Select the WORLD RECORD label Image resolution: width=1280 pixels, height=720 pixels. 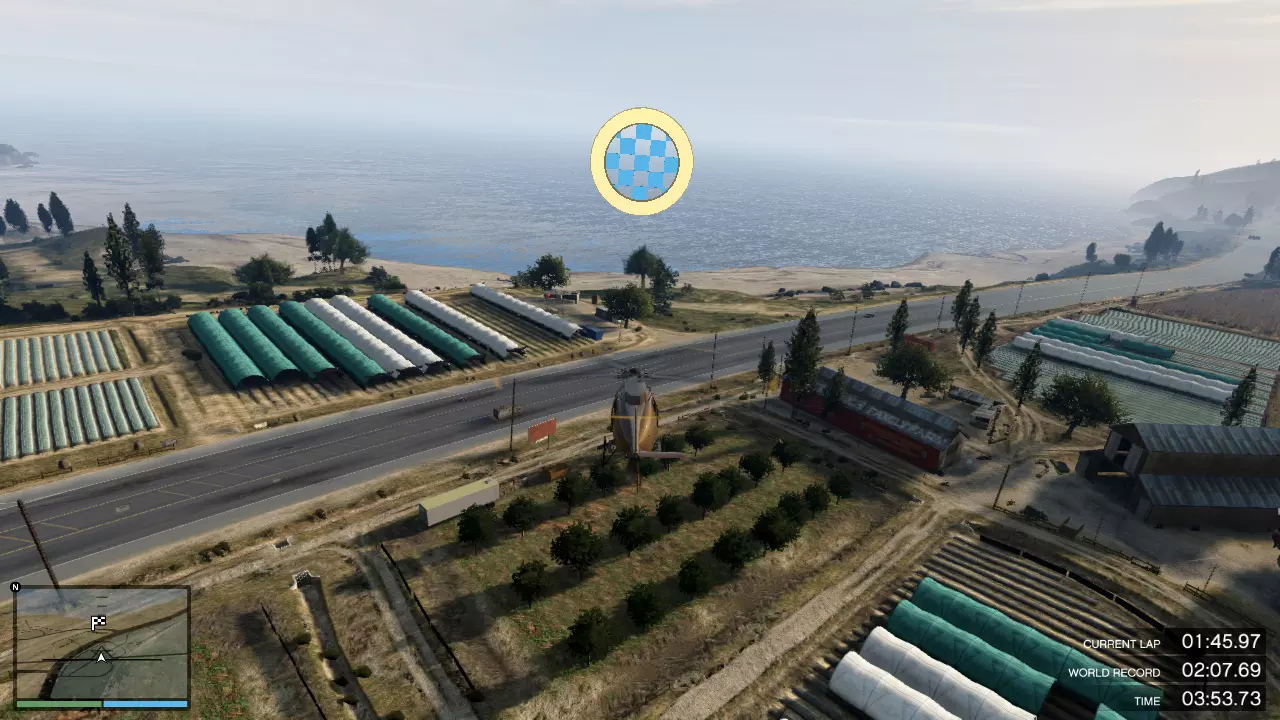point(1114,672)
